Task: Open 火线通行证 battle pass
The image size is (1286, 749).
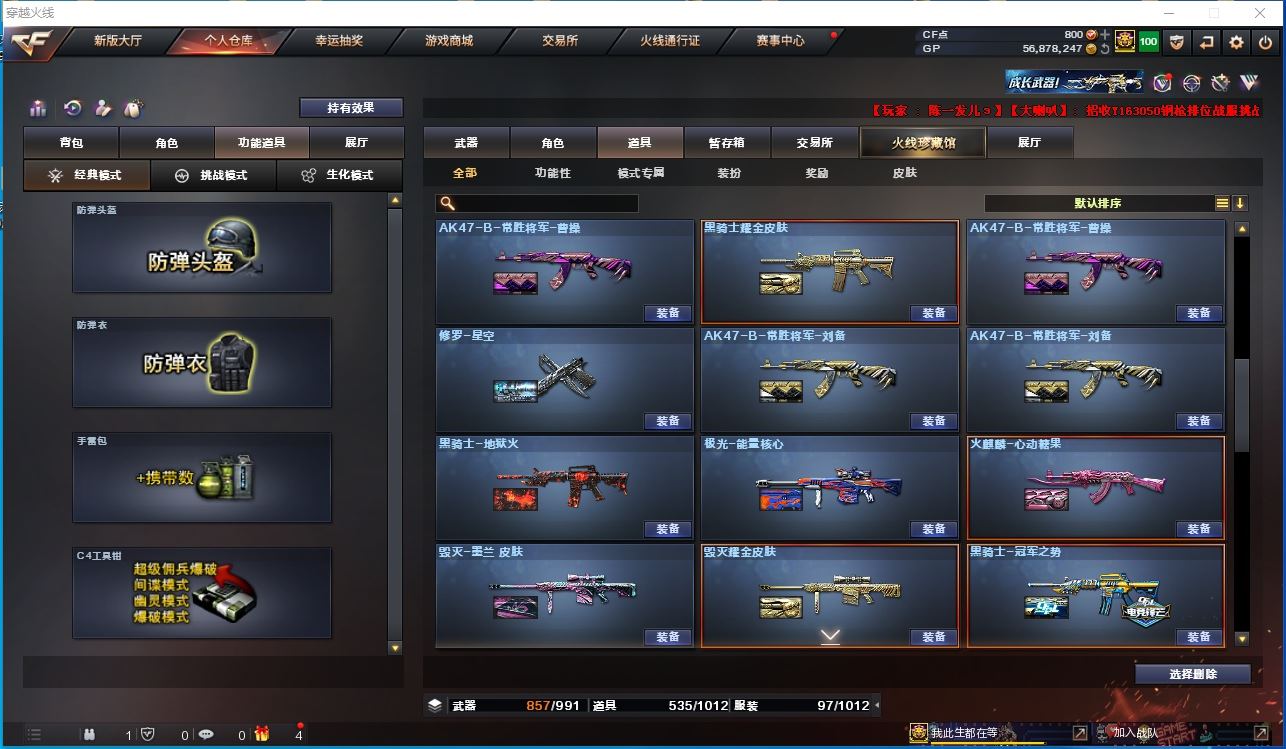Action: tap(669, 41)
